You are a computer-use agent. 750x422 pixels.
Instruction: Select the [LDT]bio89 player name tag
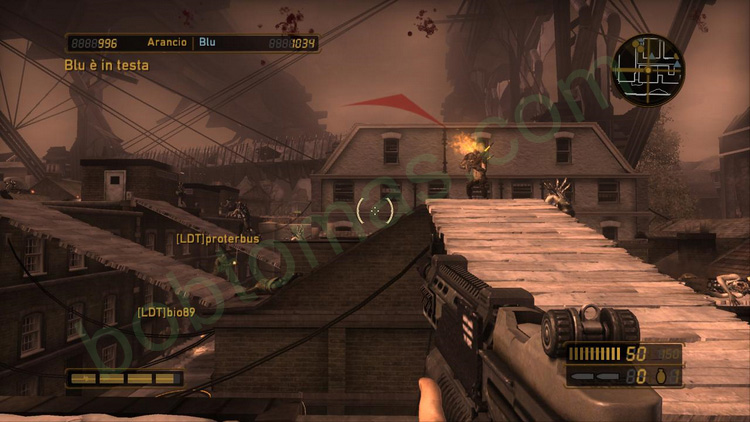(x=167, y=312)
